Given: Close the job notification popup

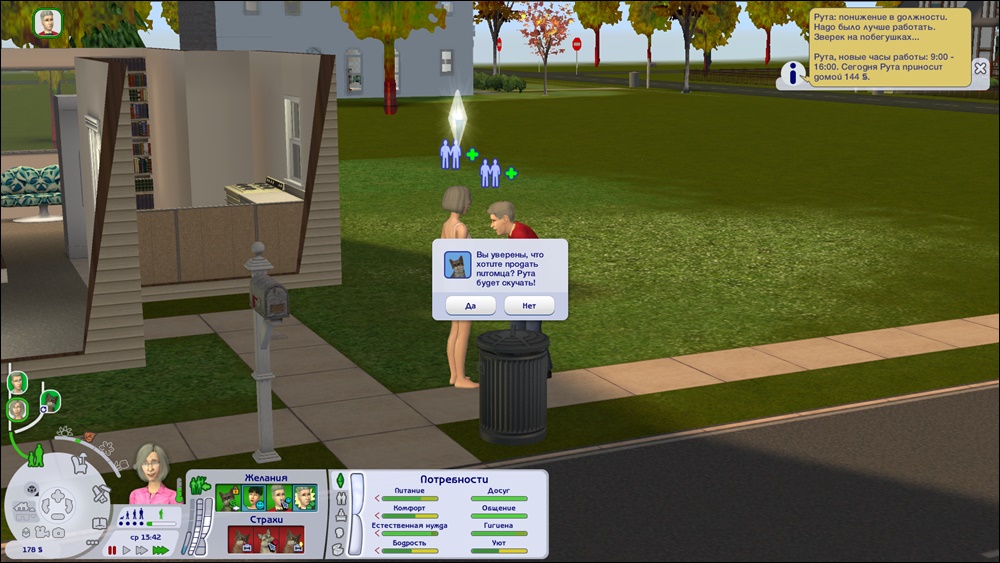Looking at the screenshot, I should click(x=981, y=70).
